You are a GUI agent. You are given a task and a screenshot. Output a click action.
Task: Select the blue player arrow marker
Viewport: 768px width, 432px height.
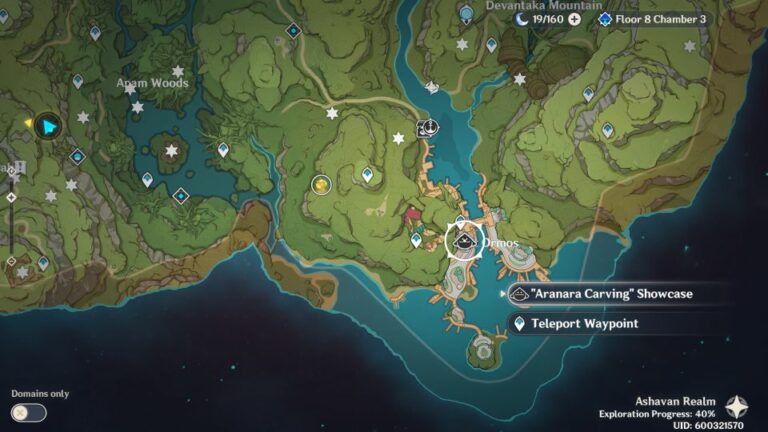pos(47,126)
